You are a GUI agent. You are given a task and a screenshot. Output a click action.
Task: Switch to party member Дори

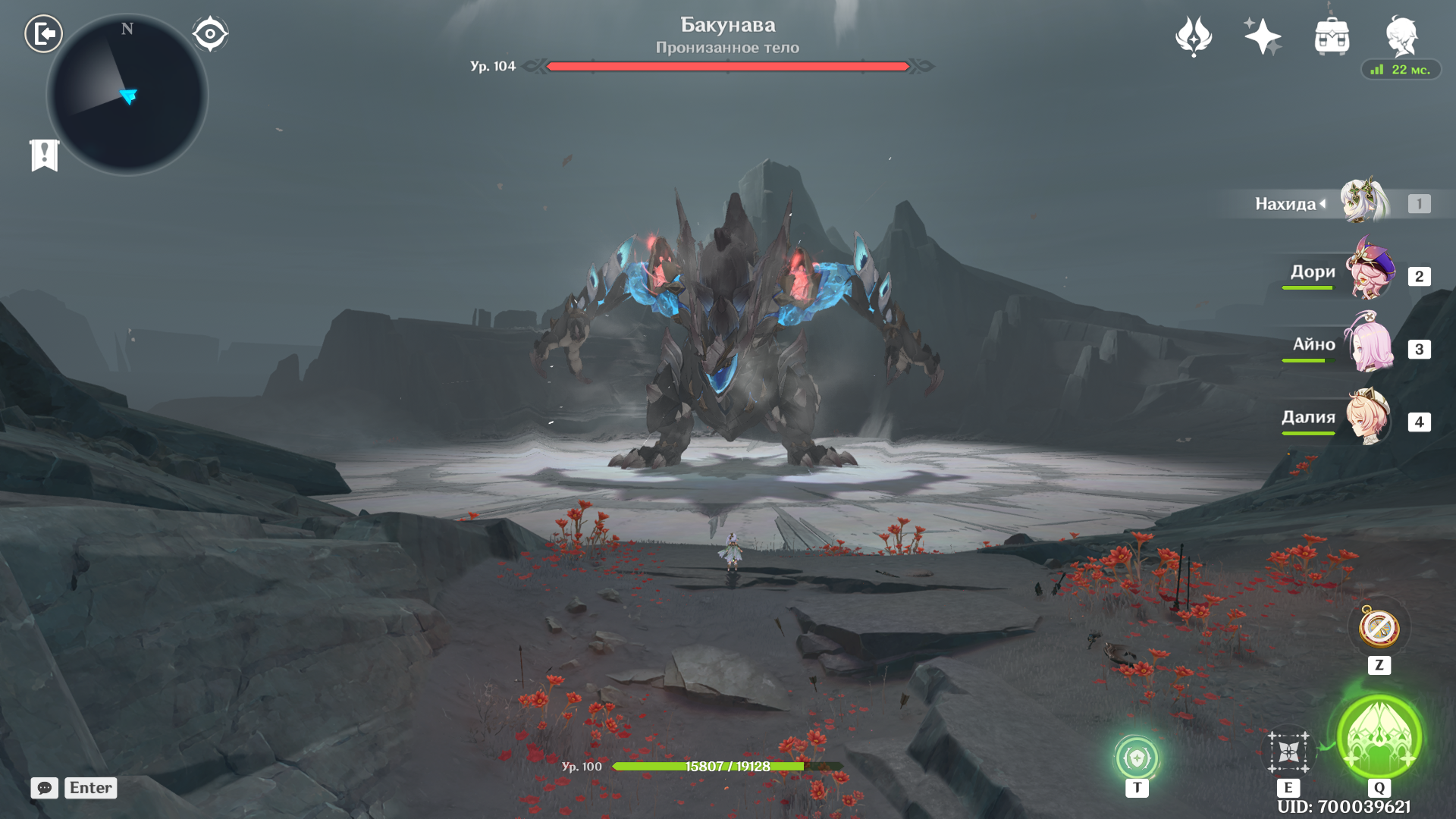coord(1370,271)
